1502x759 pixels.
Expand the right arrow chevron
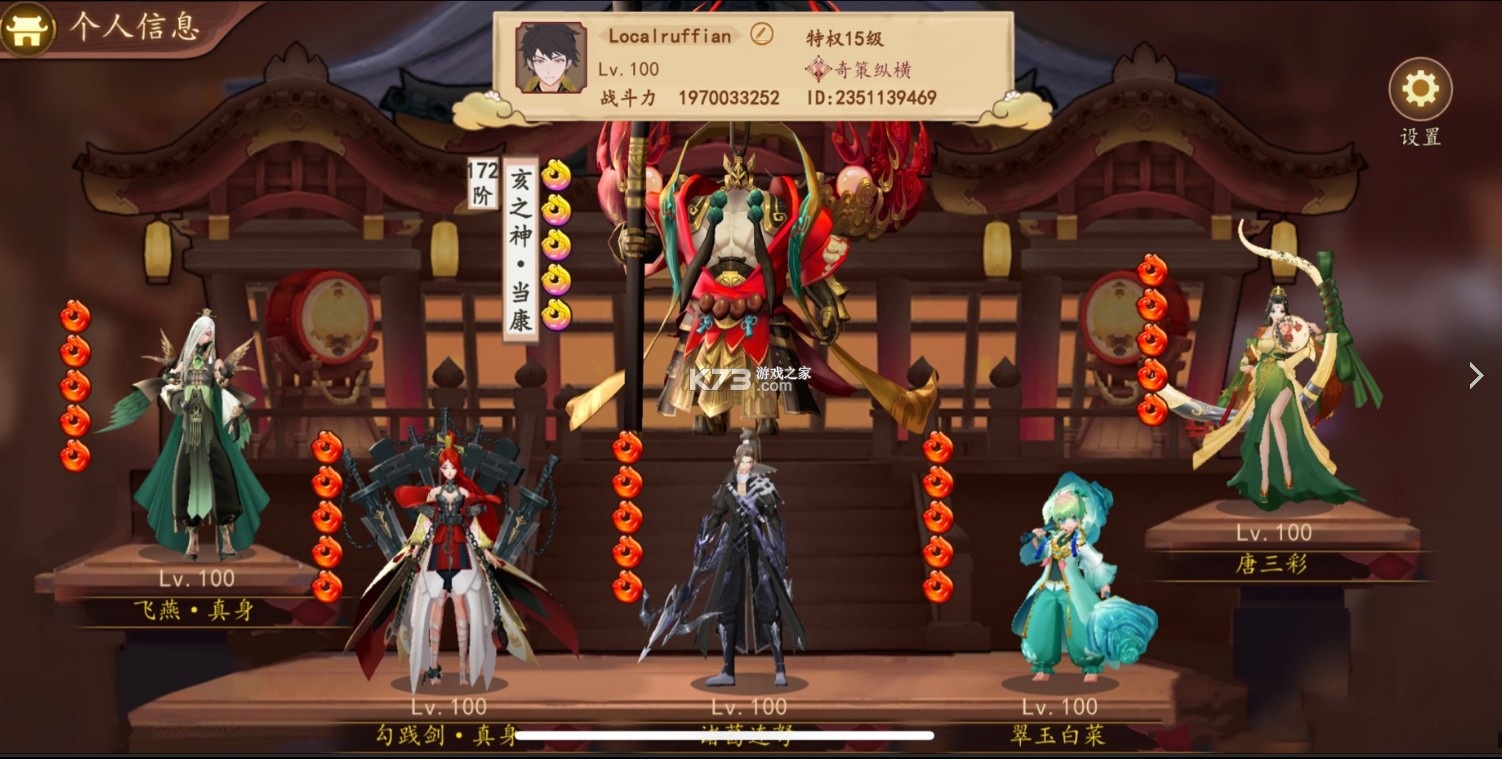click(x=1477, y=375)
